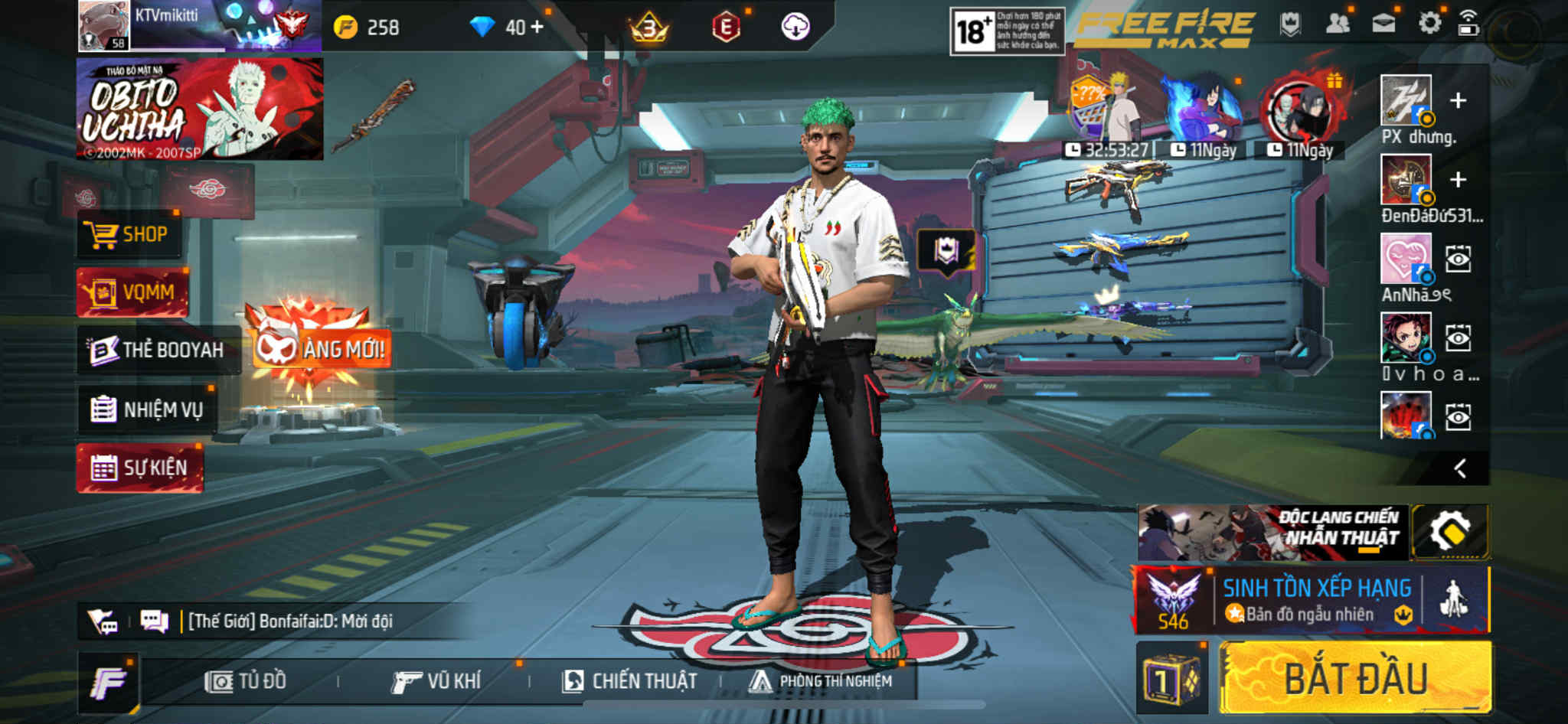Open the CHIẾN THUẬT tactics tab

point(629,680)
